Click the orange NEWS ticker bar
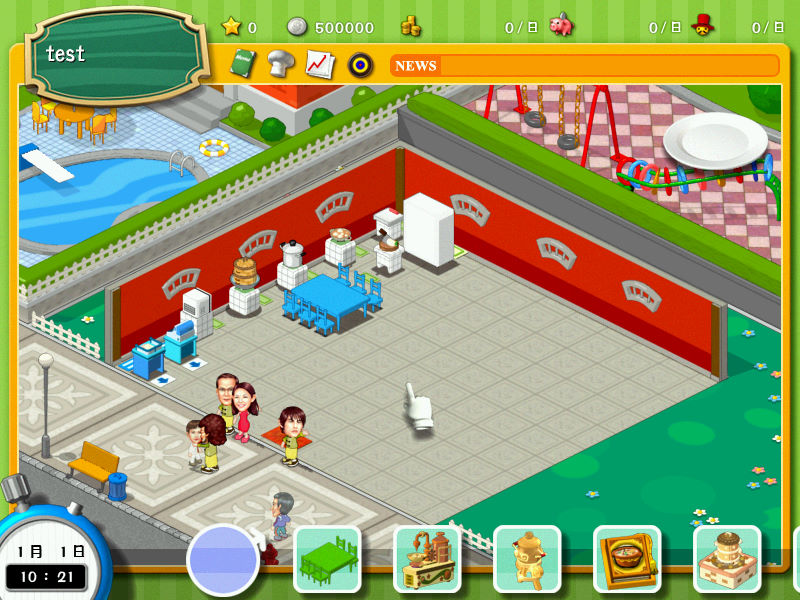 [584, 66]
